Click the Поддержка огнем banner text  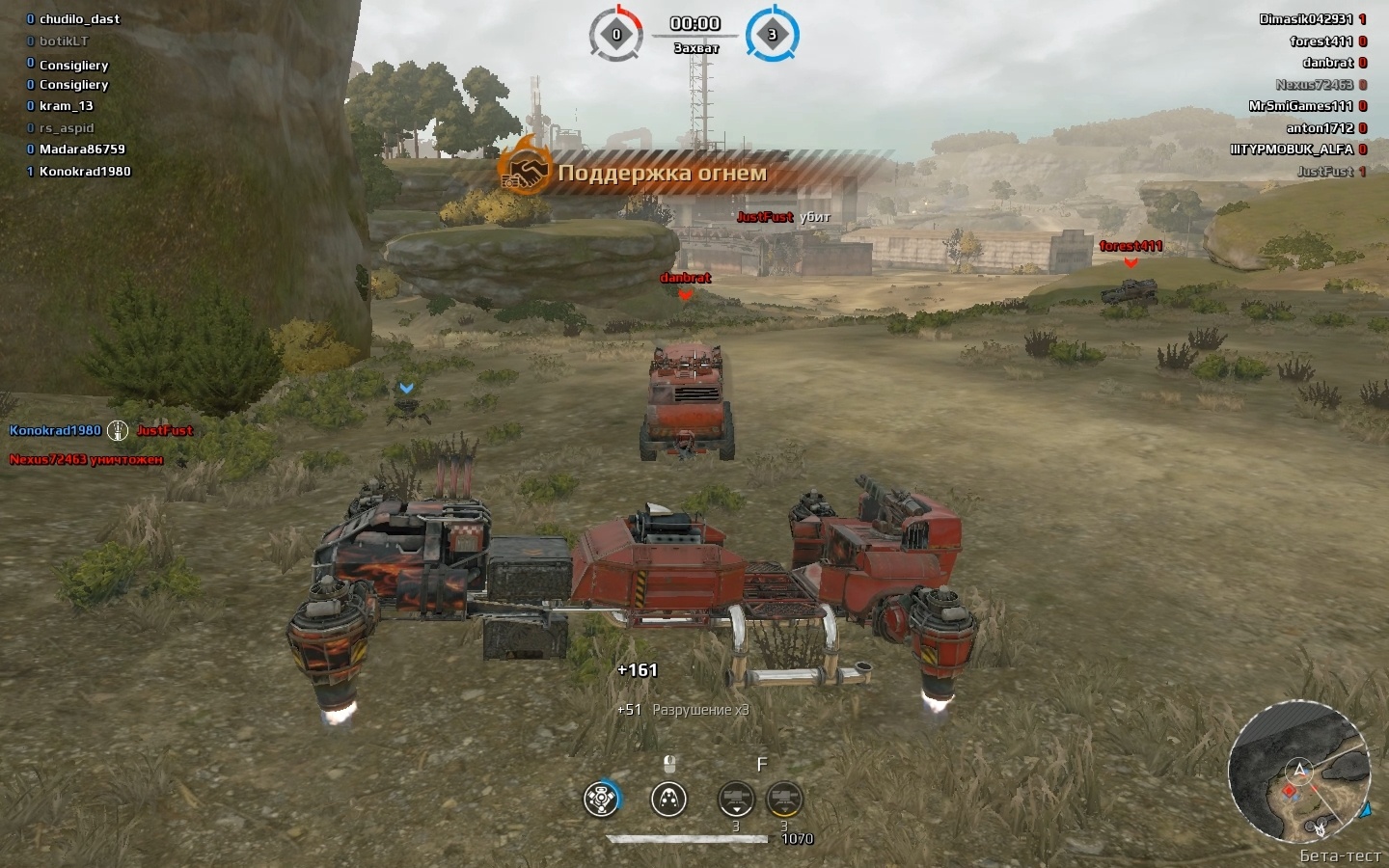661,174
